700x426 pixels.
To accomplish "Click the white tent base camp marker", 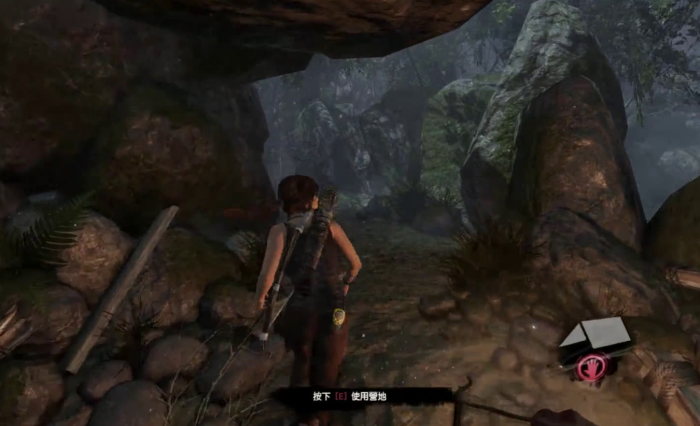I will pyautogui.click(x=595, y=335).
